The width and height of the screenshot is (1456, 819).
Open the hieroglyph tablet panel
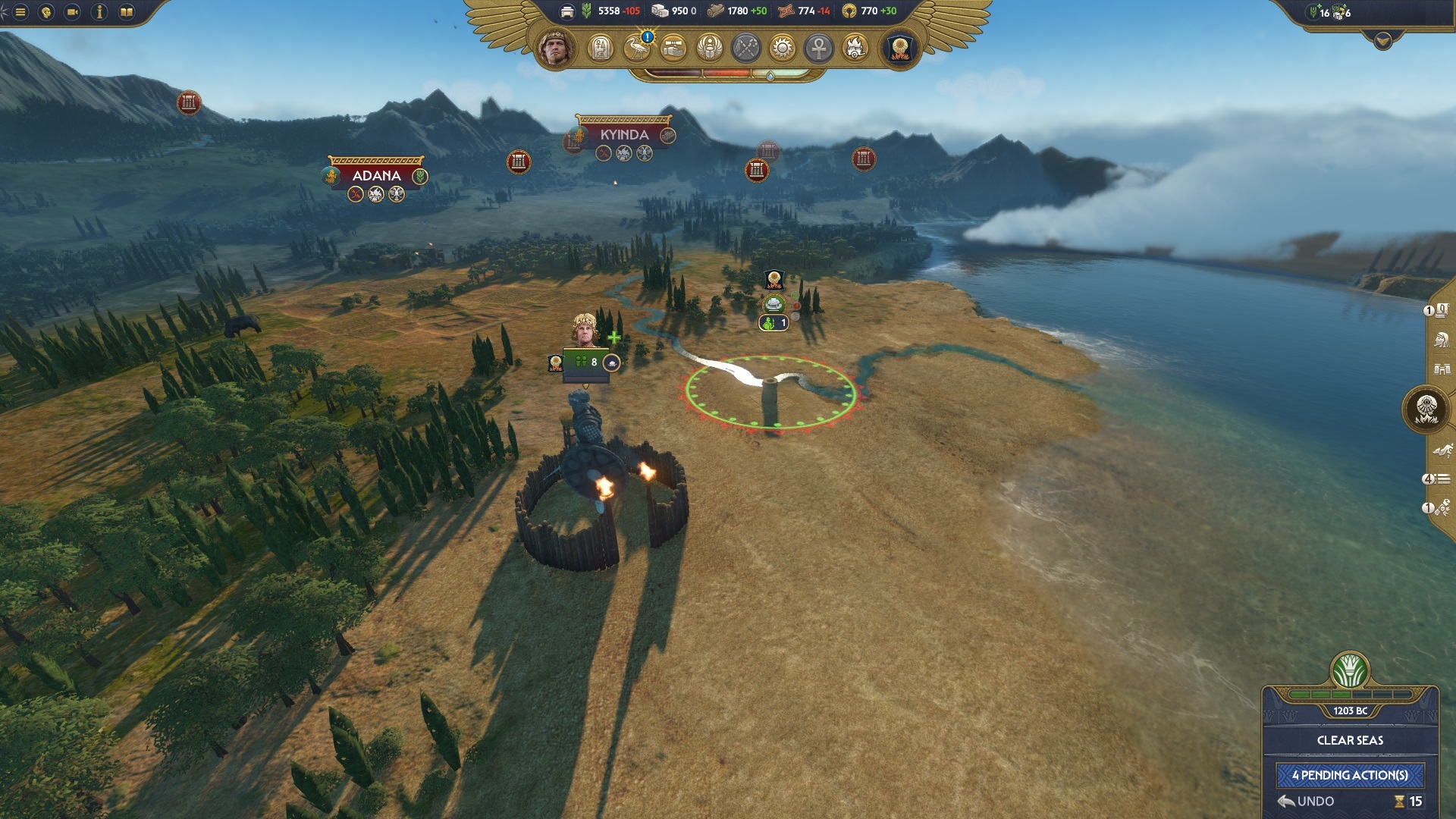pos(600,49)
